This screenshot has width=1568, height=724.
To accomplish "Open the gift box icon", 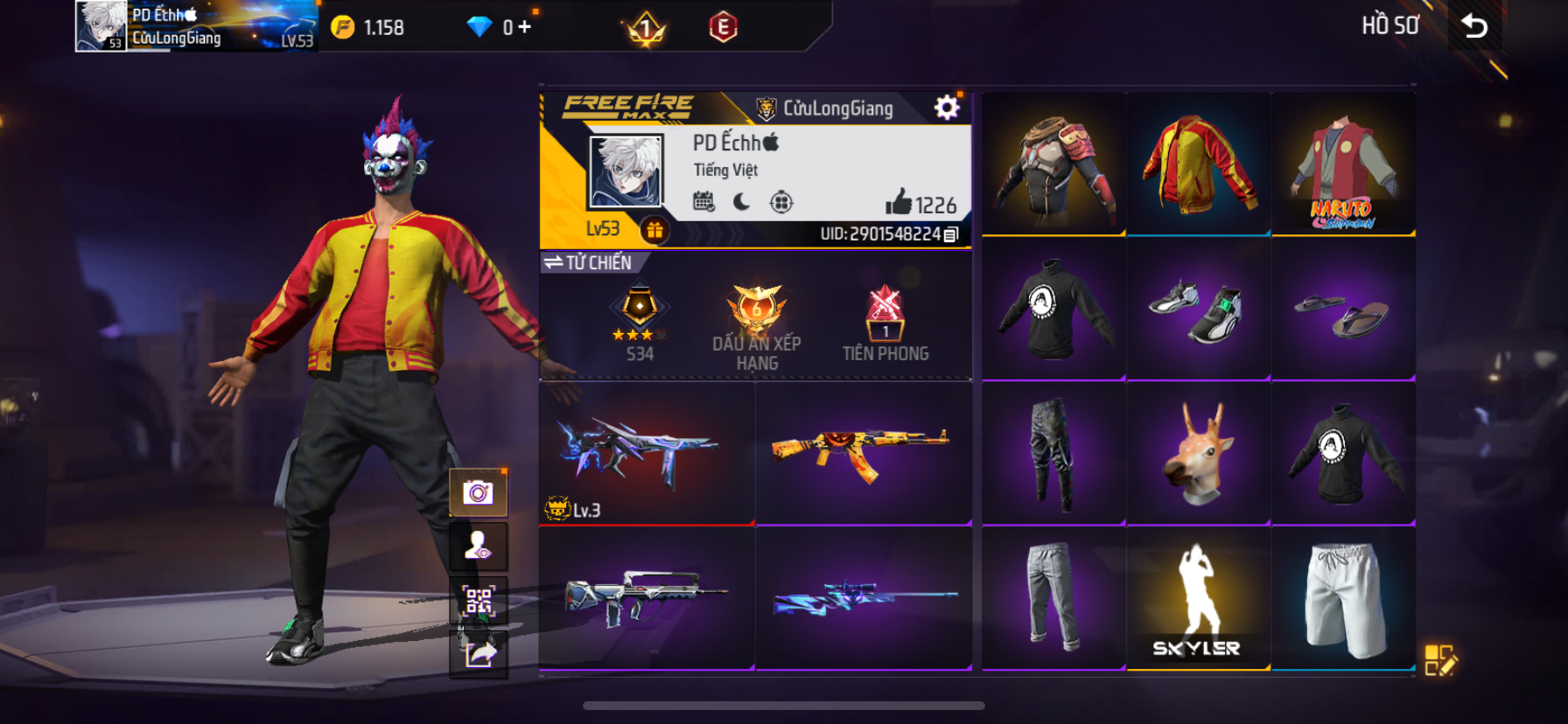I will 654,230.
